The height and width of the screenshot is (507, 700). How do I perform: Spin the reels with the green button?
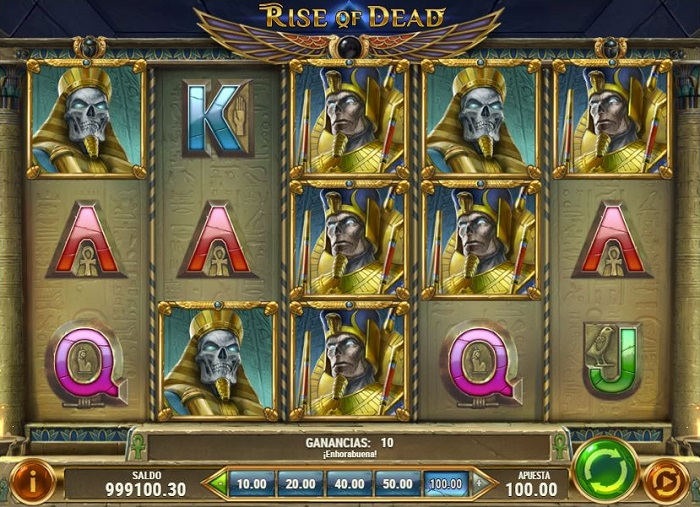606,468
